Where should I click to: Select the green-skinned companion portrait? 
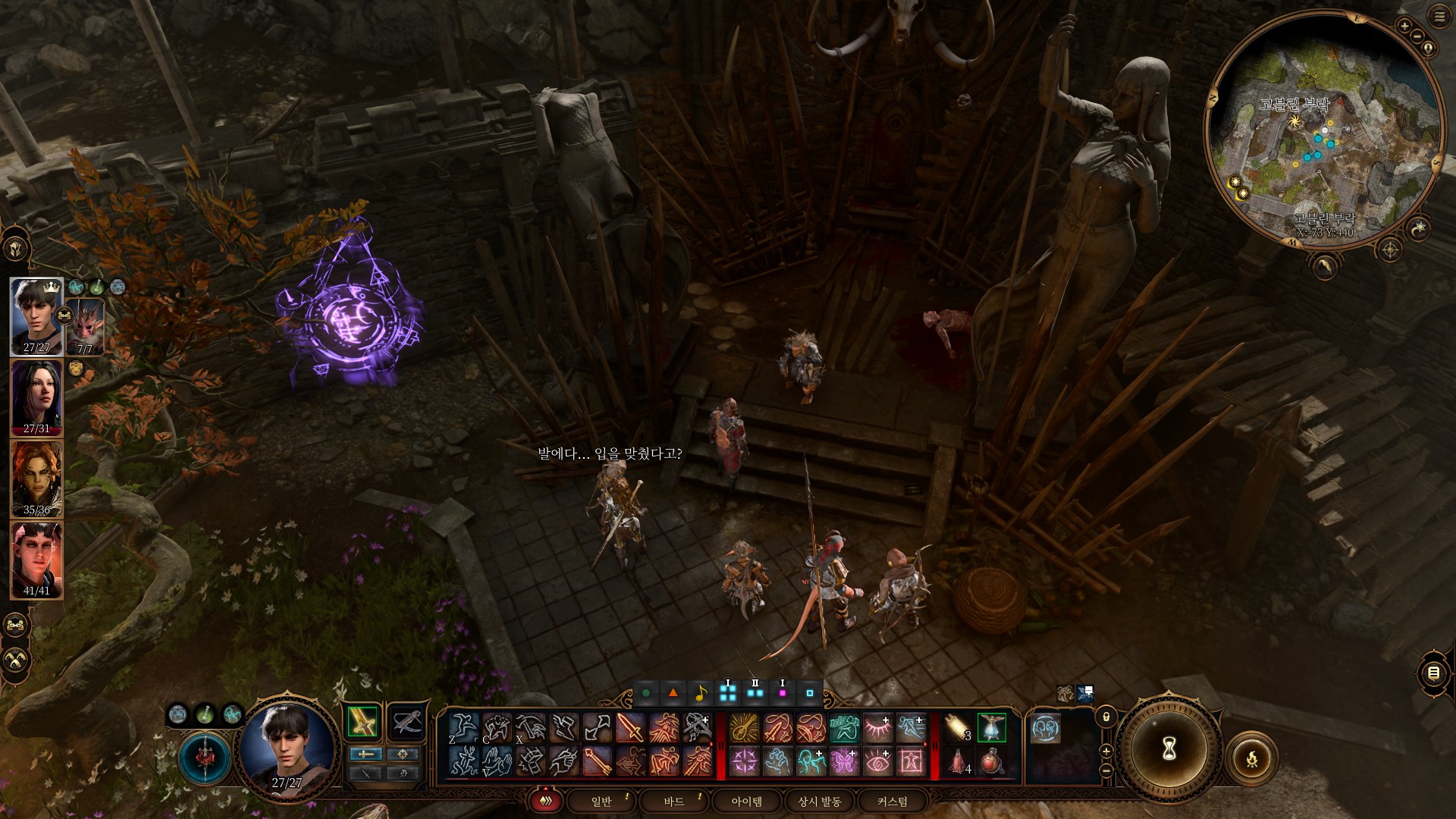click(x=36, y=478)
